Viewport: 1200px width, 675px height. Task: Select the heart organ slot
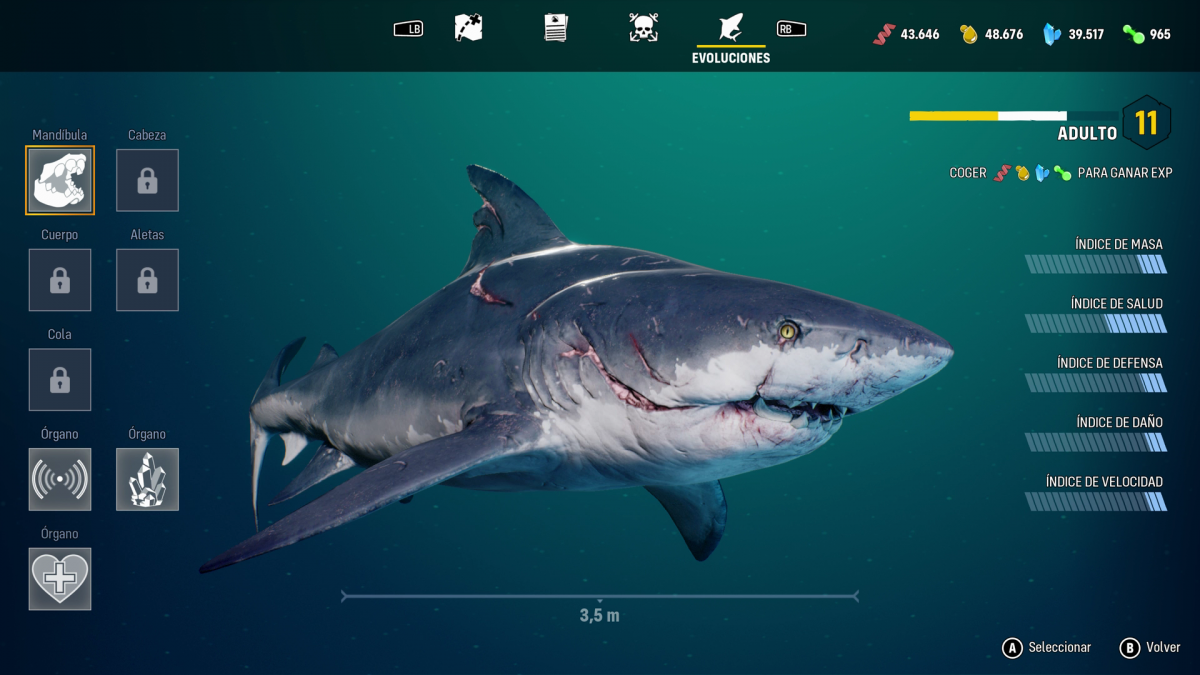point(60,578)
